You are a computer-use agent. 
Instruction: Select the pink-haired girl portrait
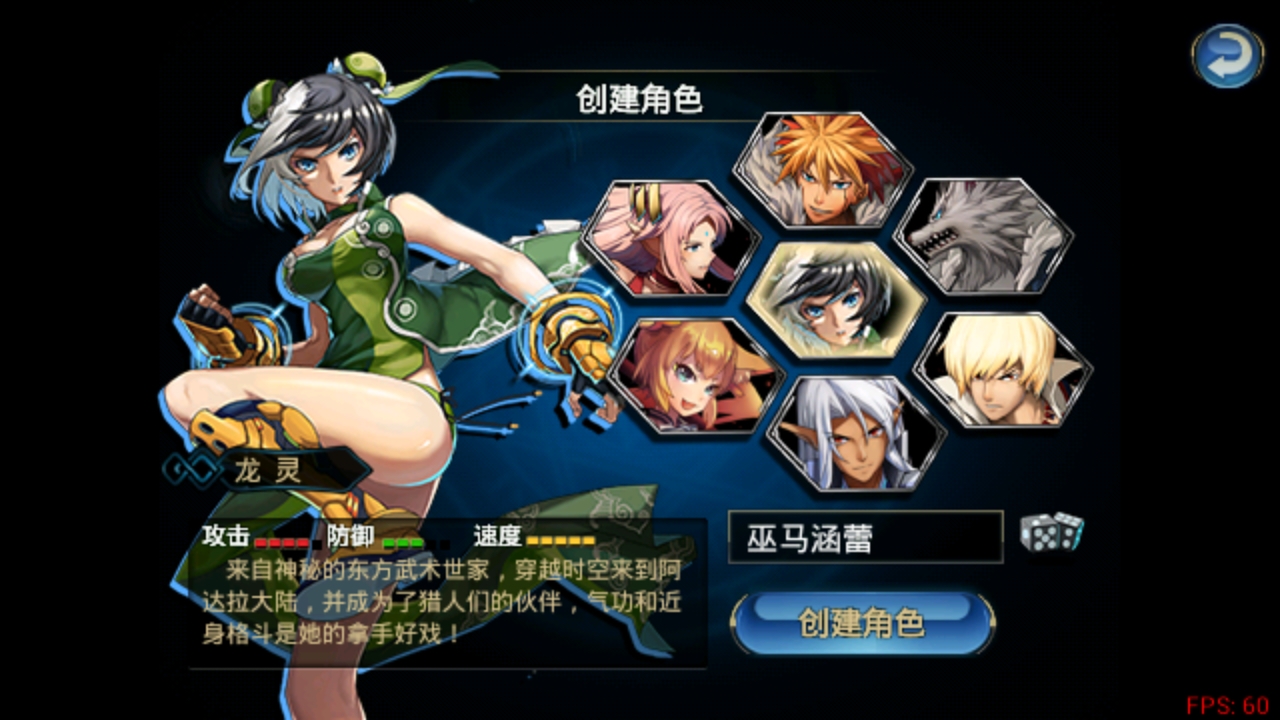click(x=670, y=239)
